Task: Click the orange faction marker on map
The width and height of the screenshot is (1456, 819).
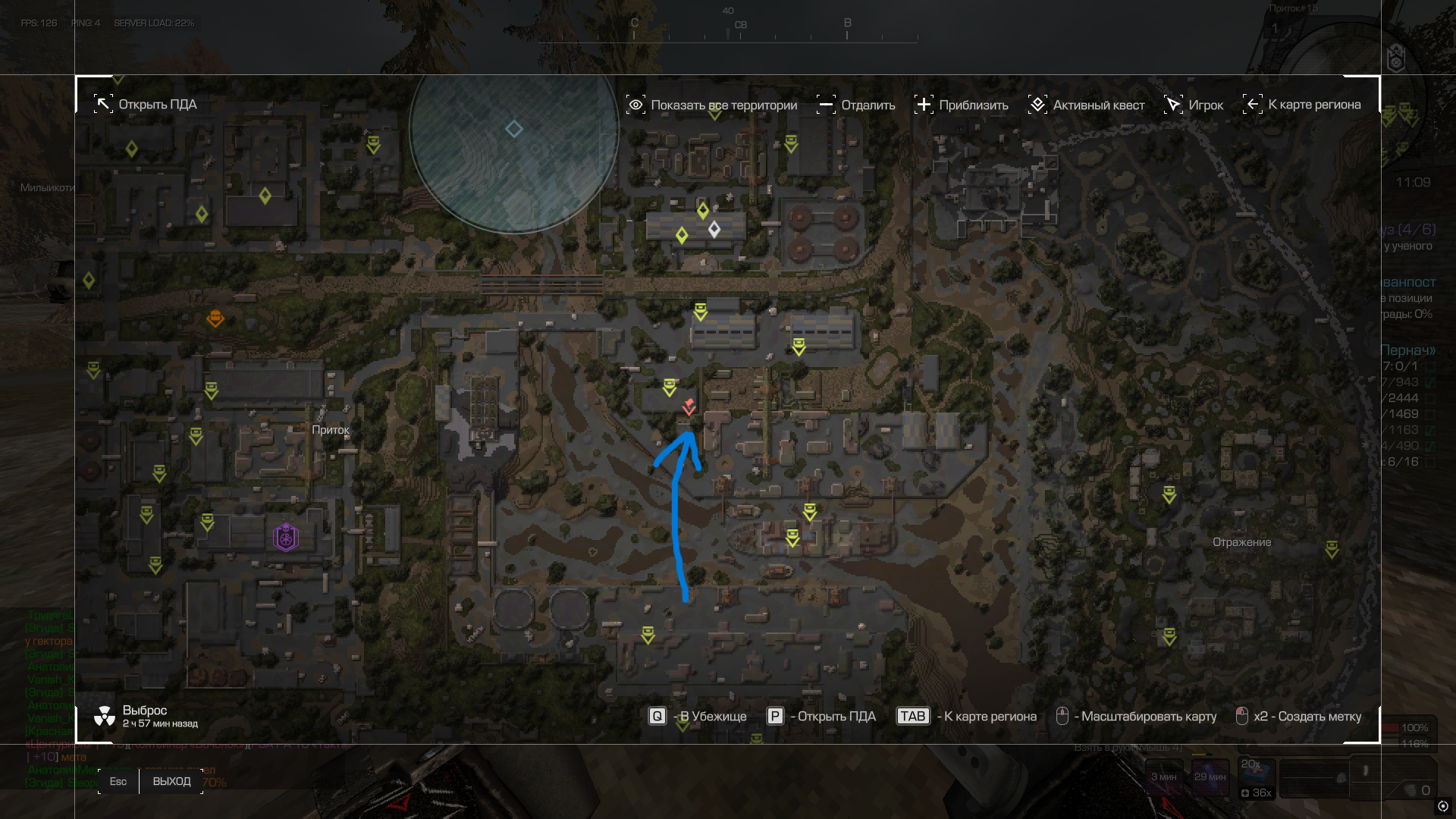Action: [215, 318]
